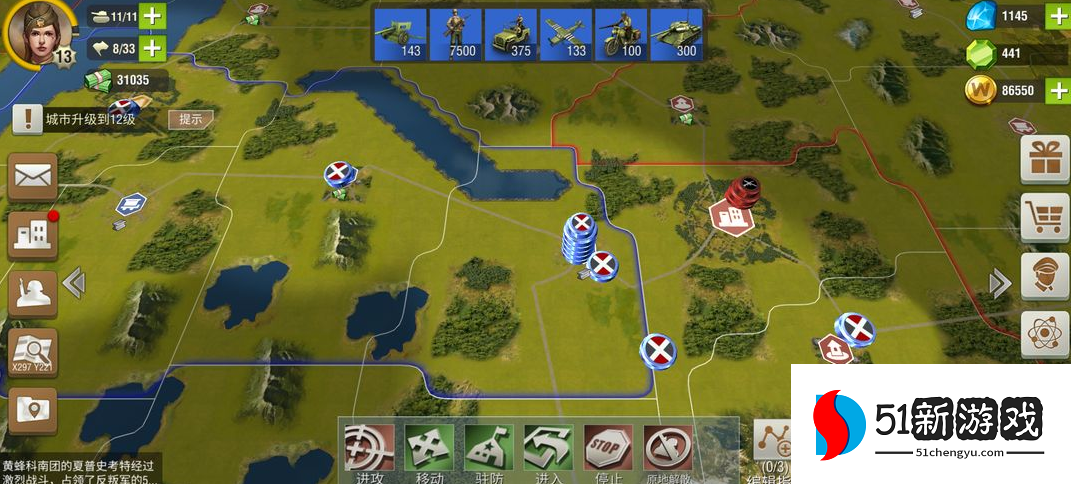Screen dimensions: 1071x484
Task: Open the atom research menu
Action: click(1045, 333)
